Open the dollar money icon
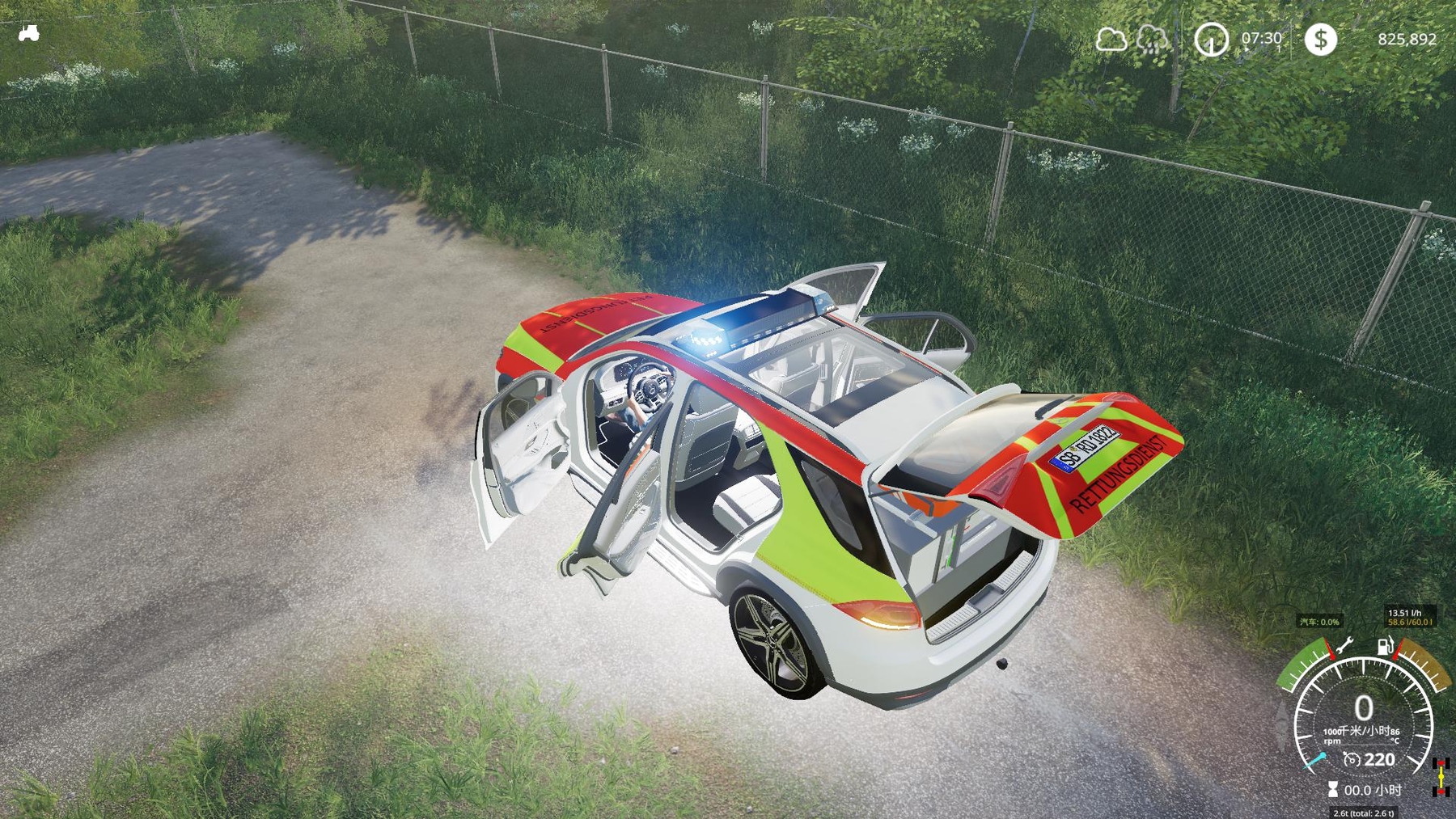1456x819 pixels. click(x=1320, y=39)
